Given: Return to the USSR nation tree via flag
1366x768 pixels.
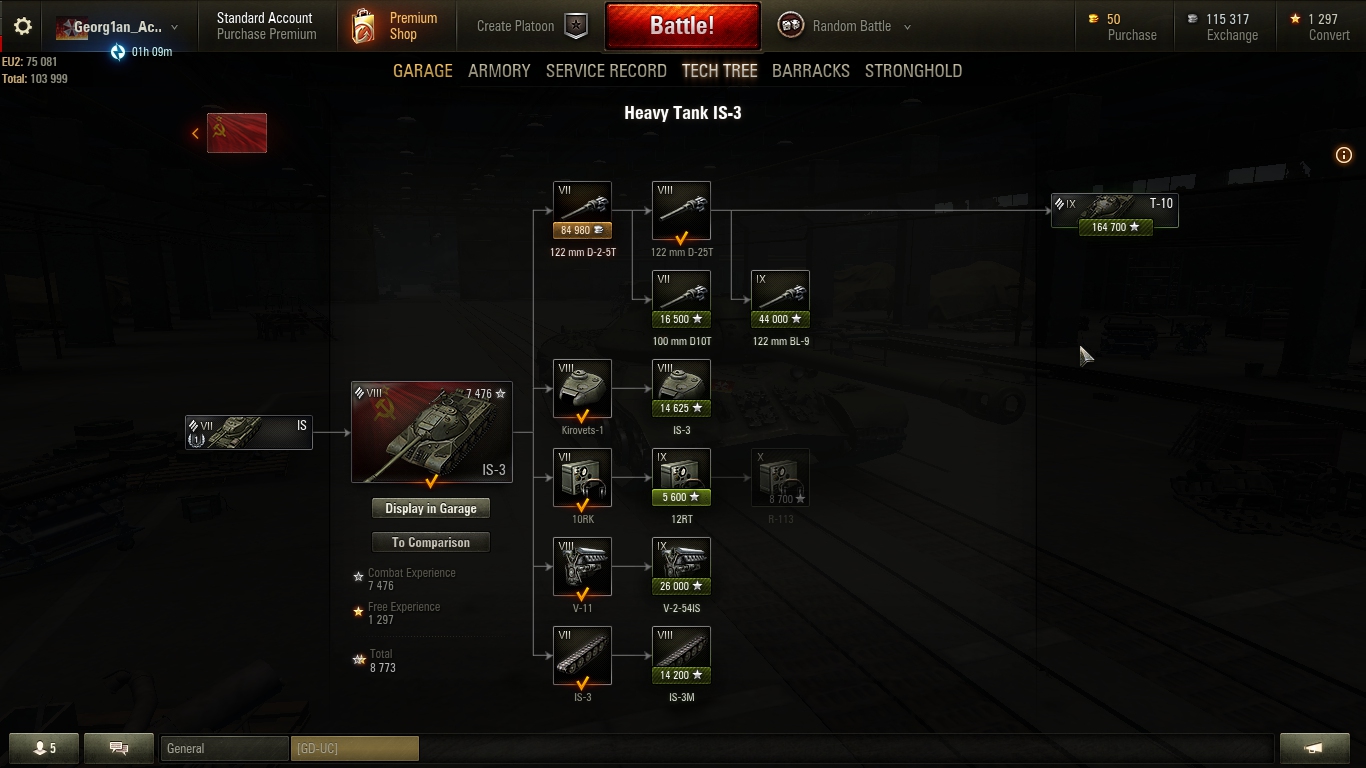Looking at the screenshot, I should (x=236, y=133).
